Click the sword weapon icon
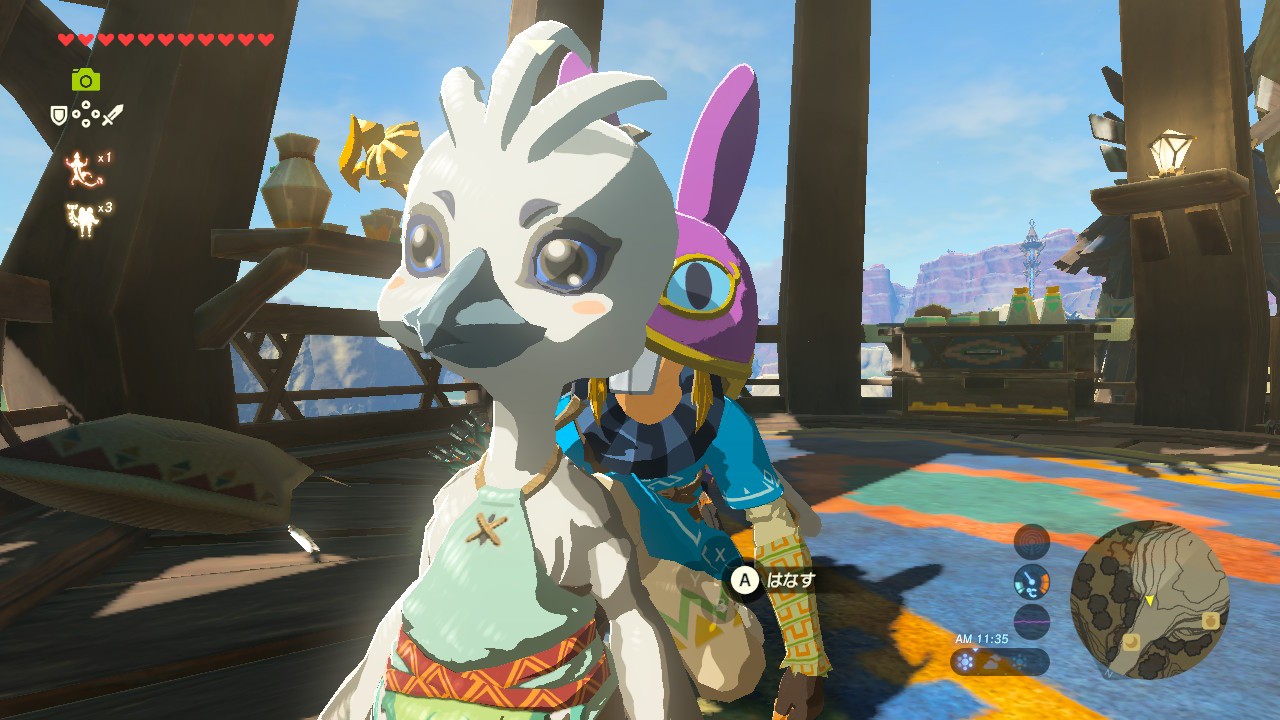Viewport: 1280px width, 720px height. click(112, 116)
